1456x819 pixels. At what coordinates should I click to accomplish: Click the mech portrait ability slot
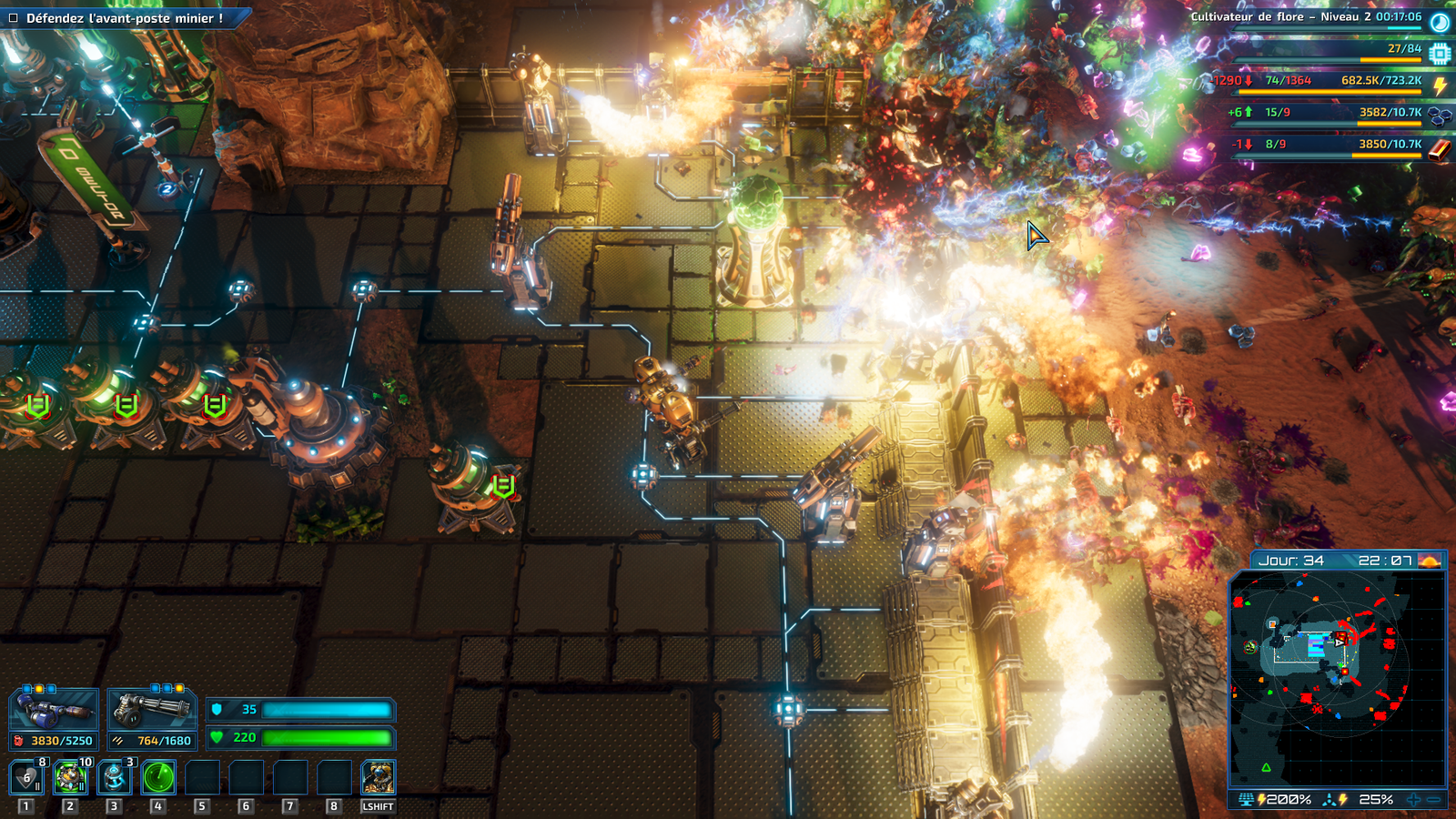[378, 778]
